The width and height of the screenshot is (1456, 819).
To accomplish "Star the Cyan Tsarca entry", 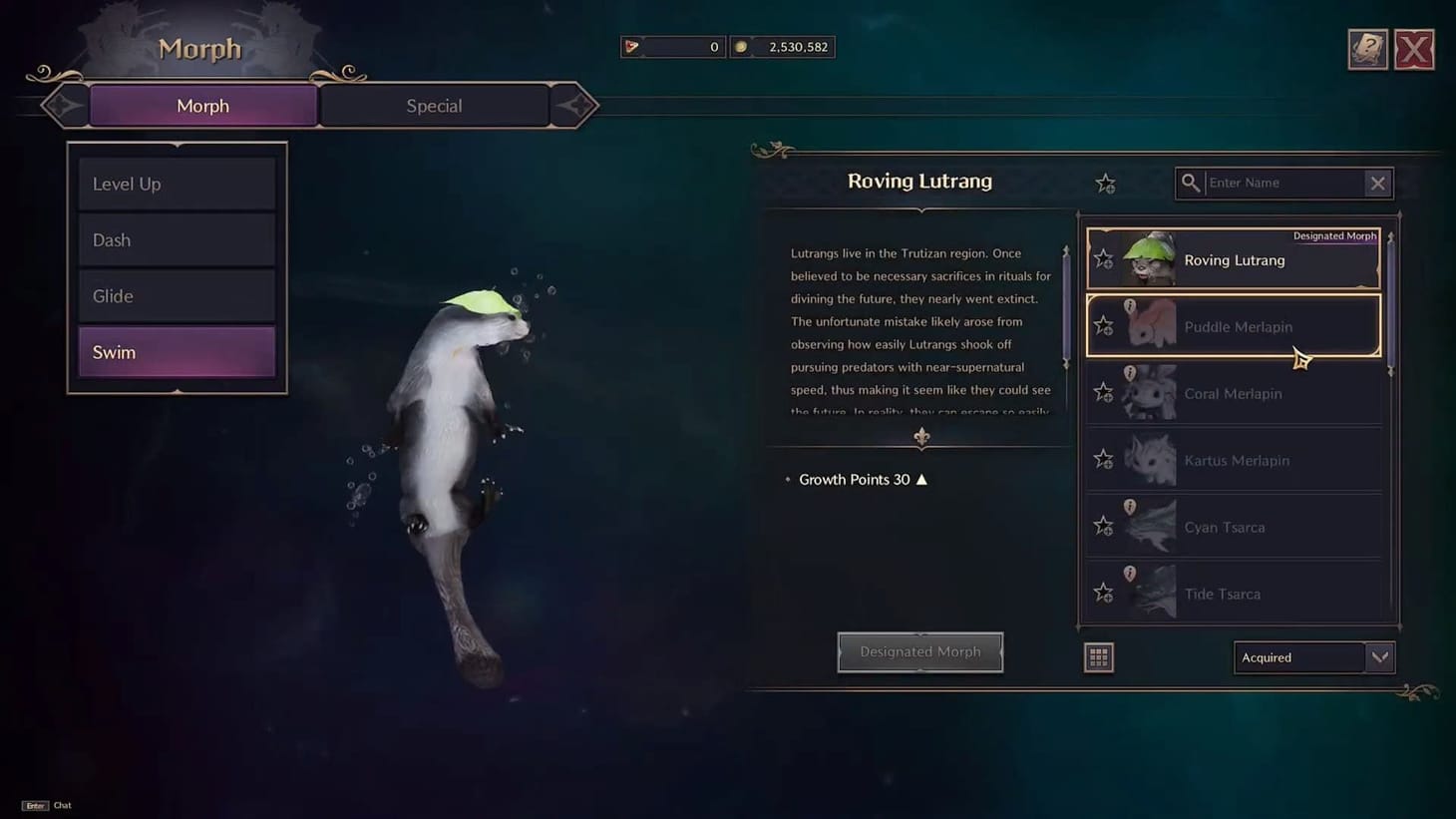I will click(x=1103, y=525).
